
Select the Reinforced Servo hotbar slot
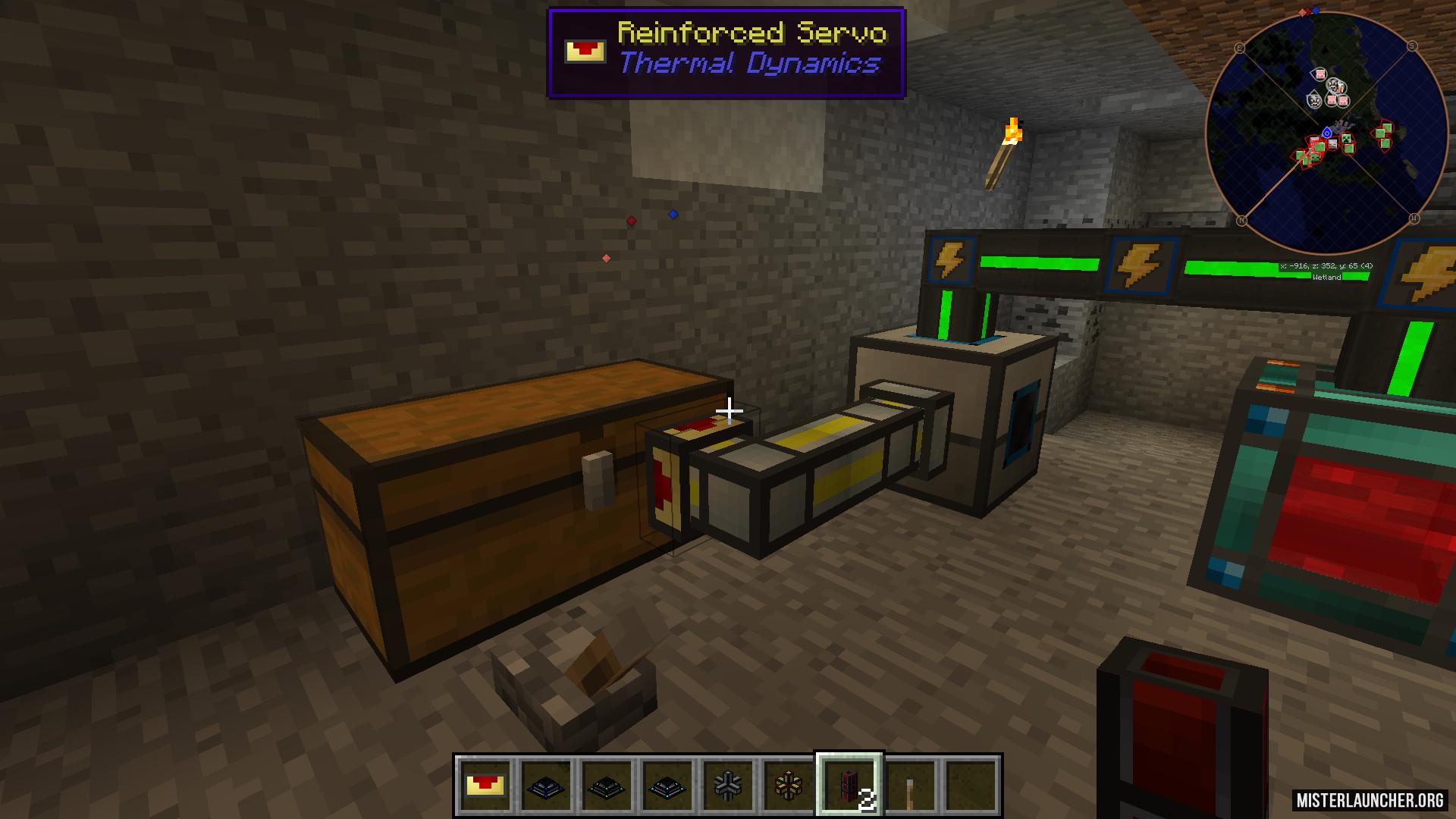(x=485, y=786)
